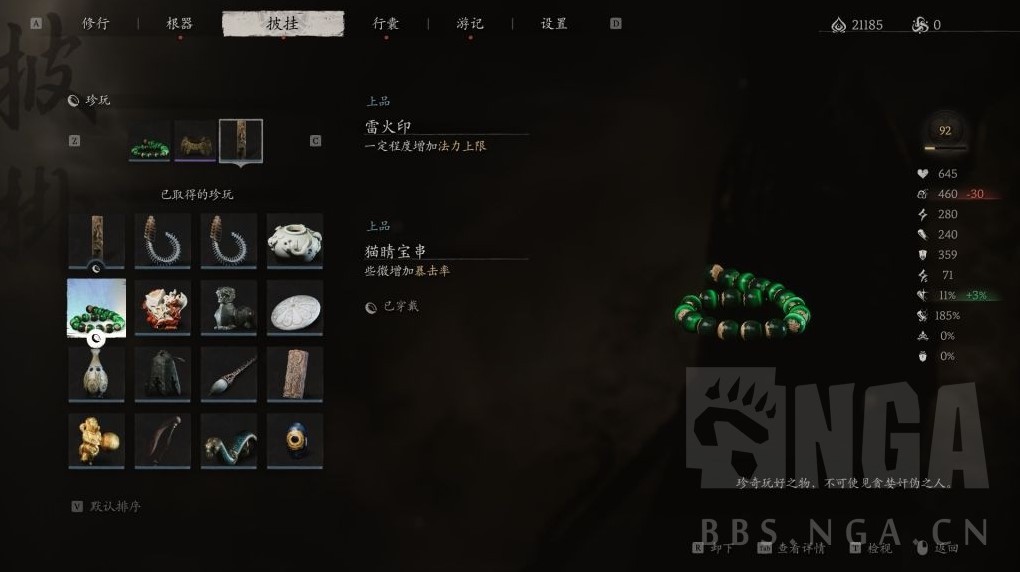Select the painted porcelain vase curio
This screenshot has width=1020, height=572.
[97, 373]
